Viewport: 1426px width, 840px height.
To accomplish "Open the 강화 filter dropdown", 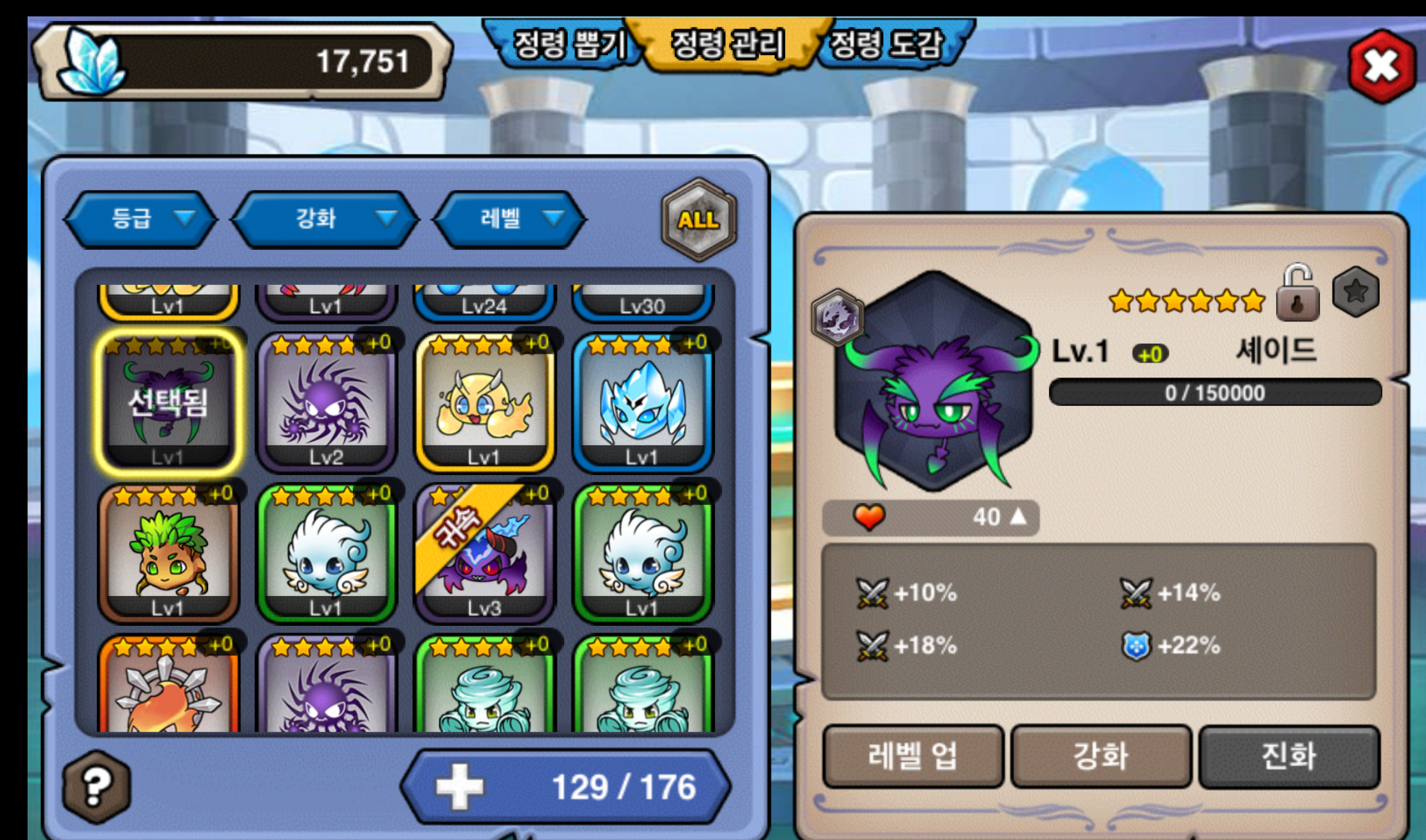I will [x=326, y=219].
